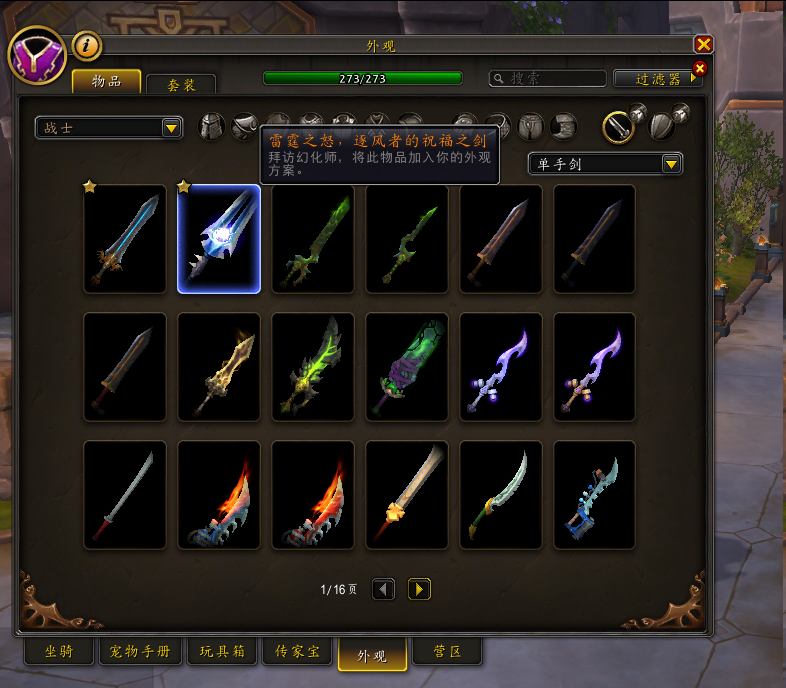Open the 单手剑 weapon type dropdown
Screen dimensions: 786x688
tap(605, 163)
